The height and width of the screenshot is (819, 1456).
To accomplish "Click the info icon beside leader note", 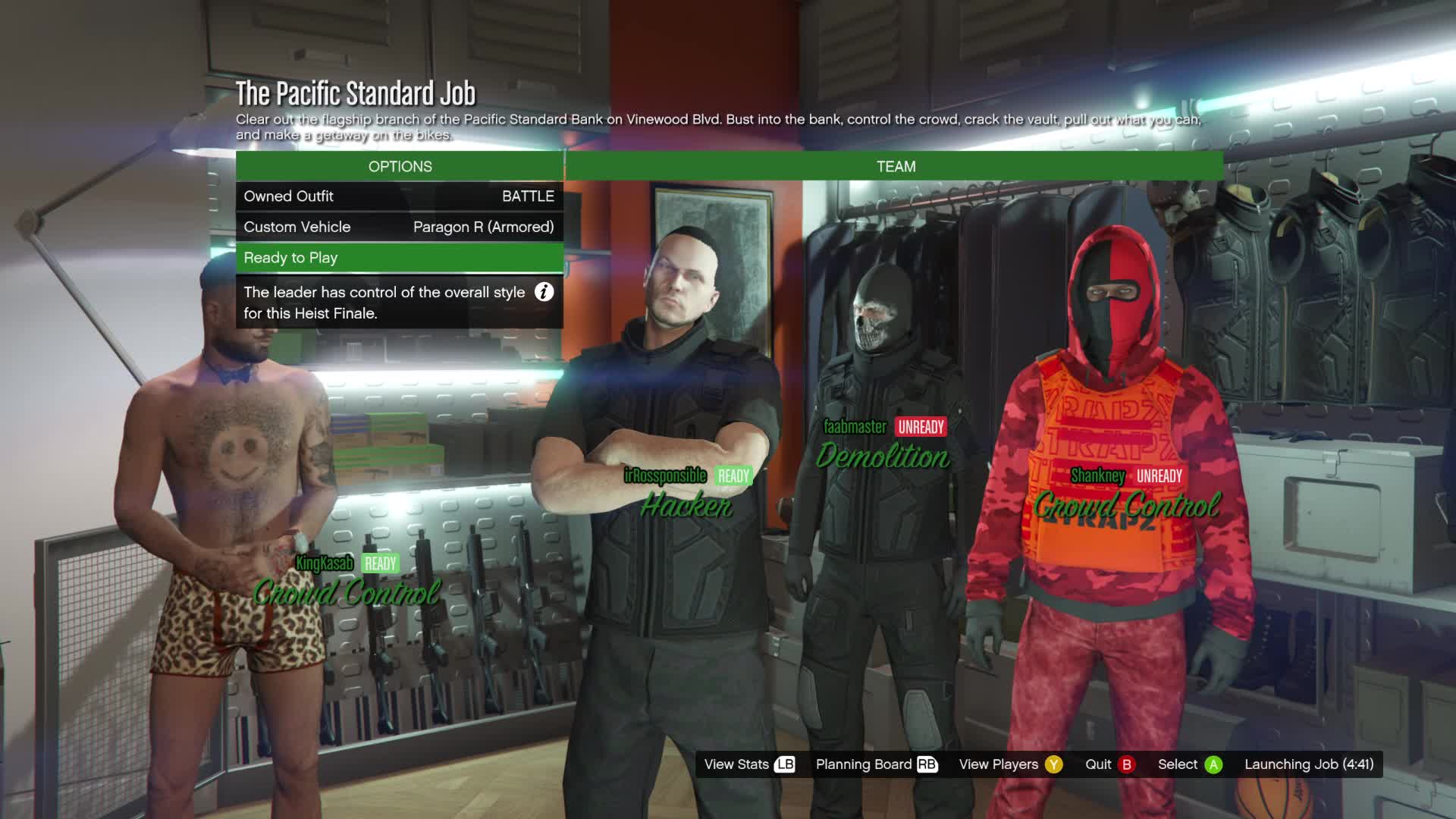I will 544,292.
